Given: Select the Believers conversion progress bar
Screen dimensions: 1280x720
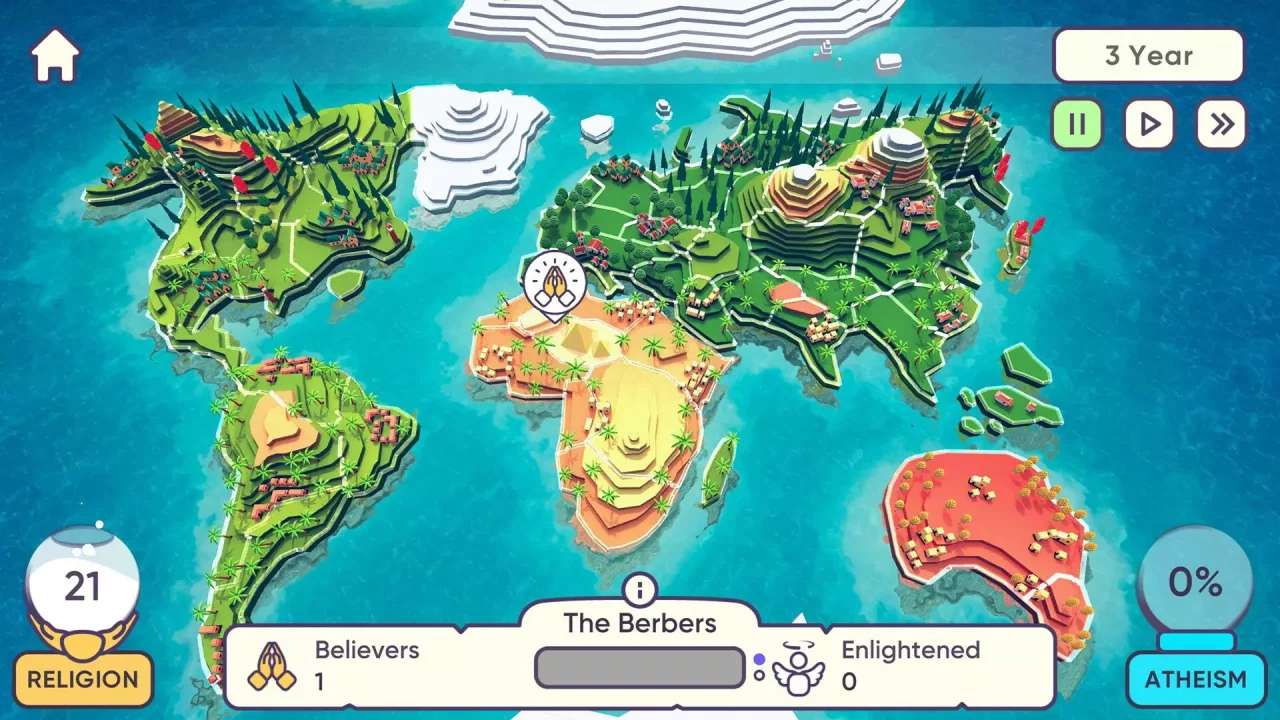Looking at the screenshot, I should pyautogui.click(x=638, y=667).
